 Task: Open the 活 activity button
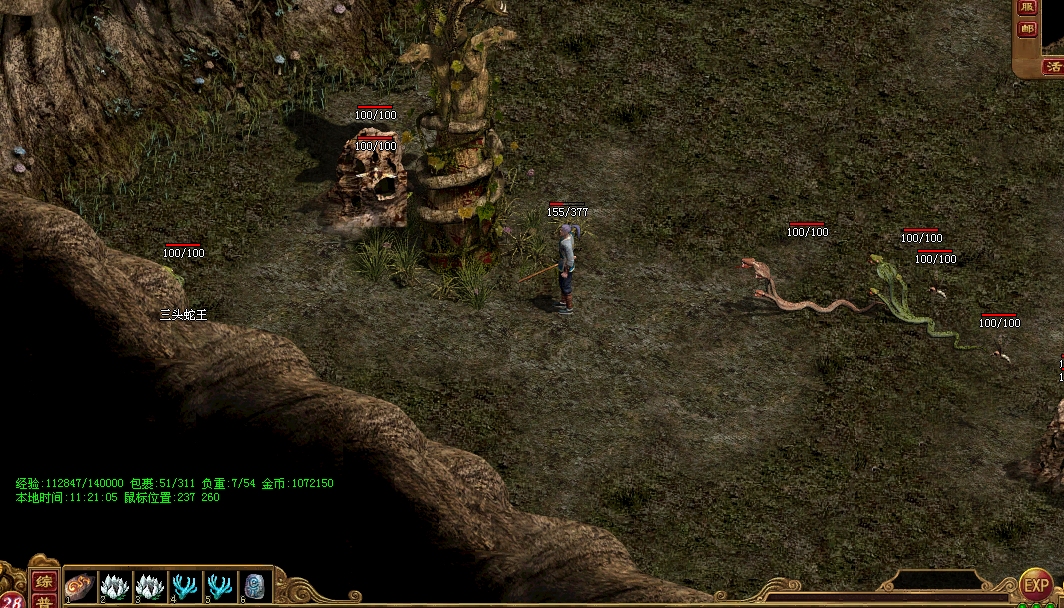[1053, 67]
